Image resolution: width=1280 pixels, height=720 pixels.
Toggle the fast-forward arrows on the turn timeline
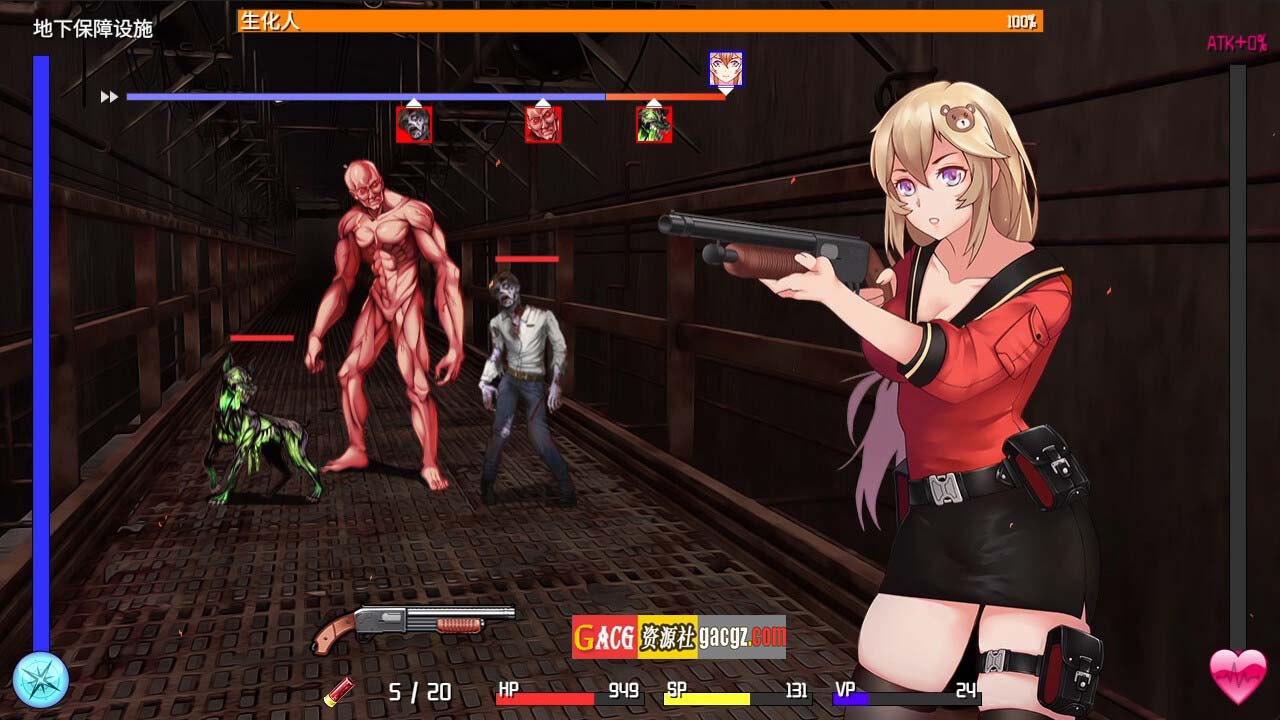point(109,97)
